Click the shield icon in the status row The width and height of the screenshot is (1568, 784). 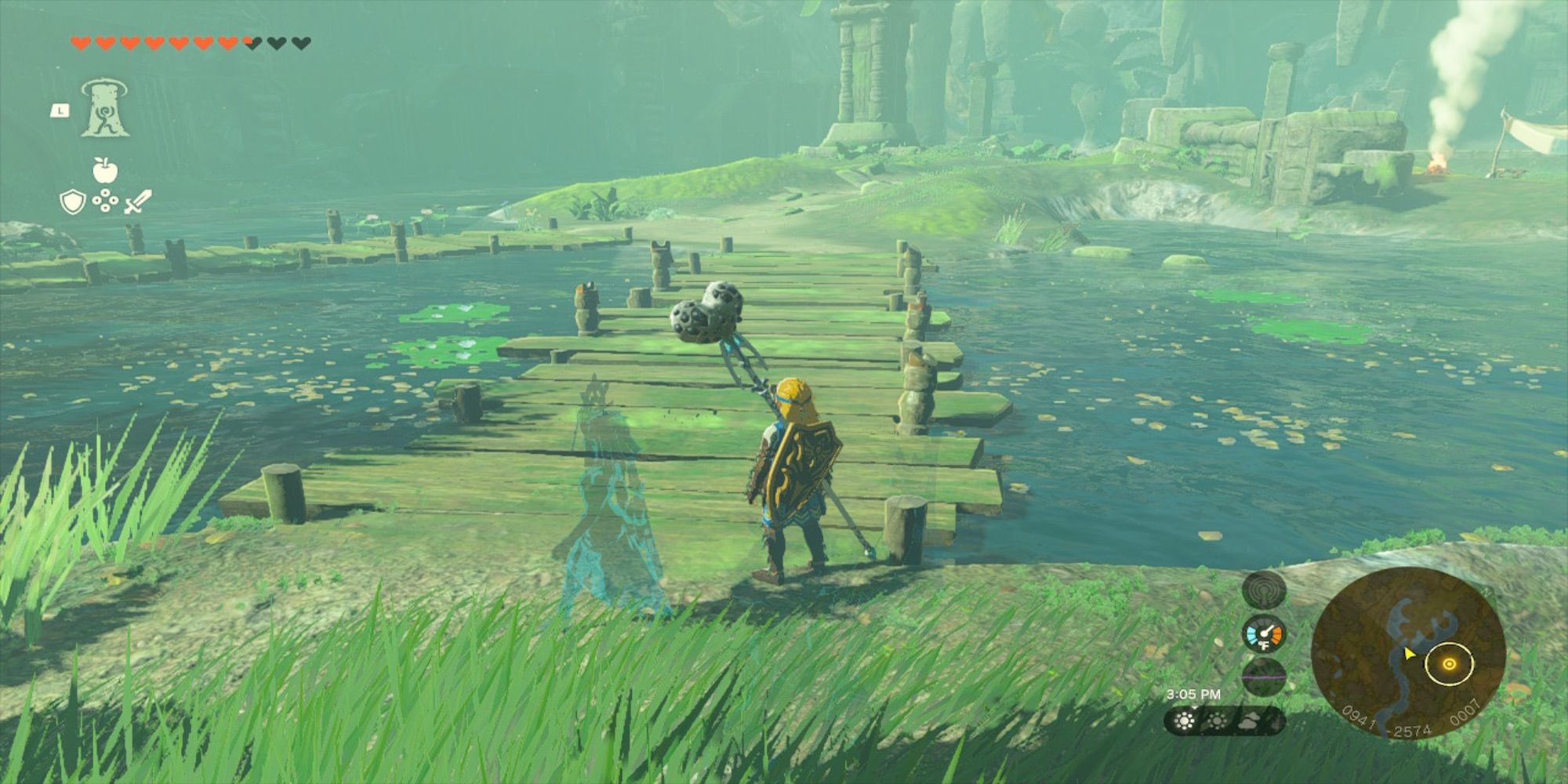coord(72,201)
